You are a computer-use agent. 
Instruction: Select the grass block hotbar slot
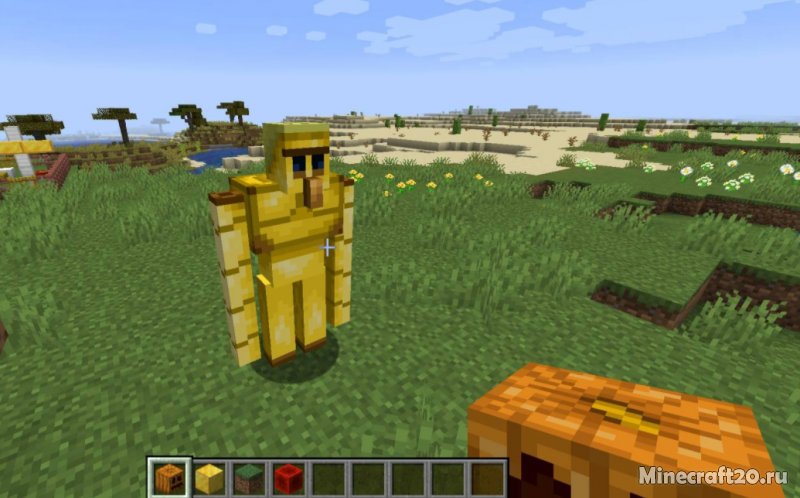pyautogui.click(x=248, y=479)
